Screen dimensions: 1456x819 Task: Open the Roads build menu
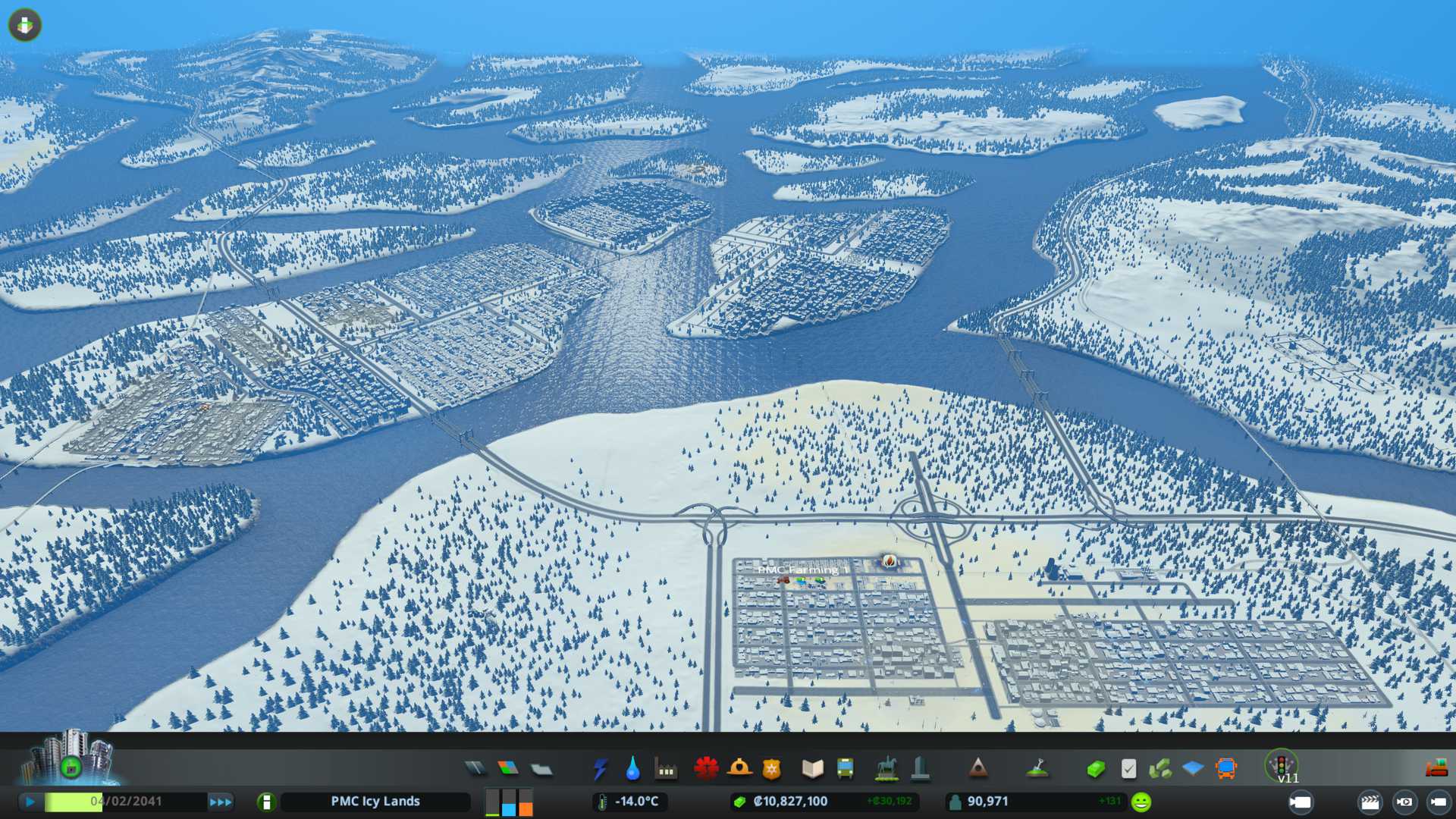point(475,769)
